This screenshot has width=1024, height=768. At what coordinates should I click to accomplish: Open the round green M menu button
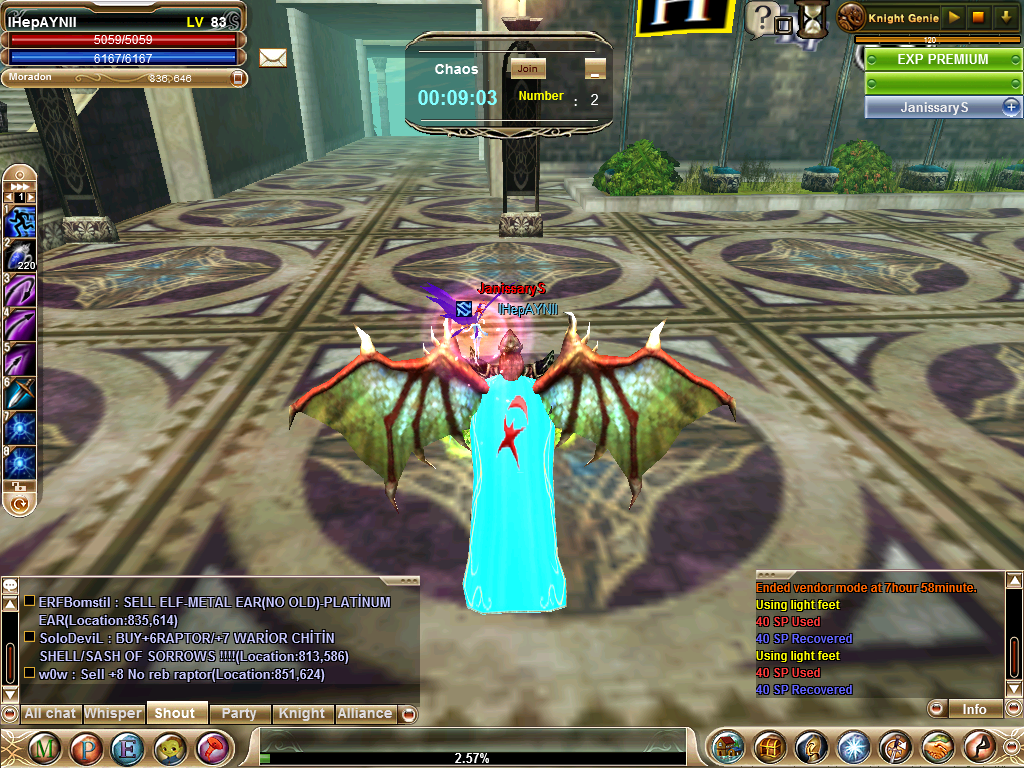(44, 747)
